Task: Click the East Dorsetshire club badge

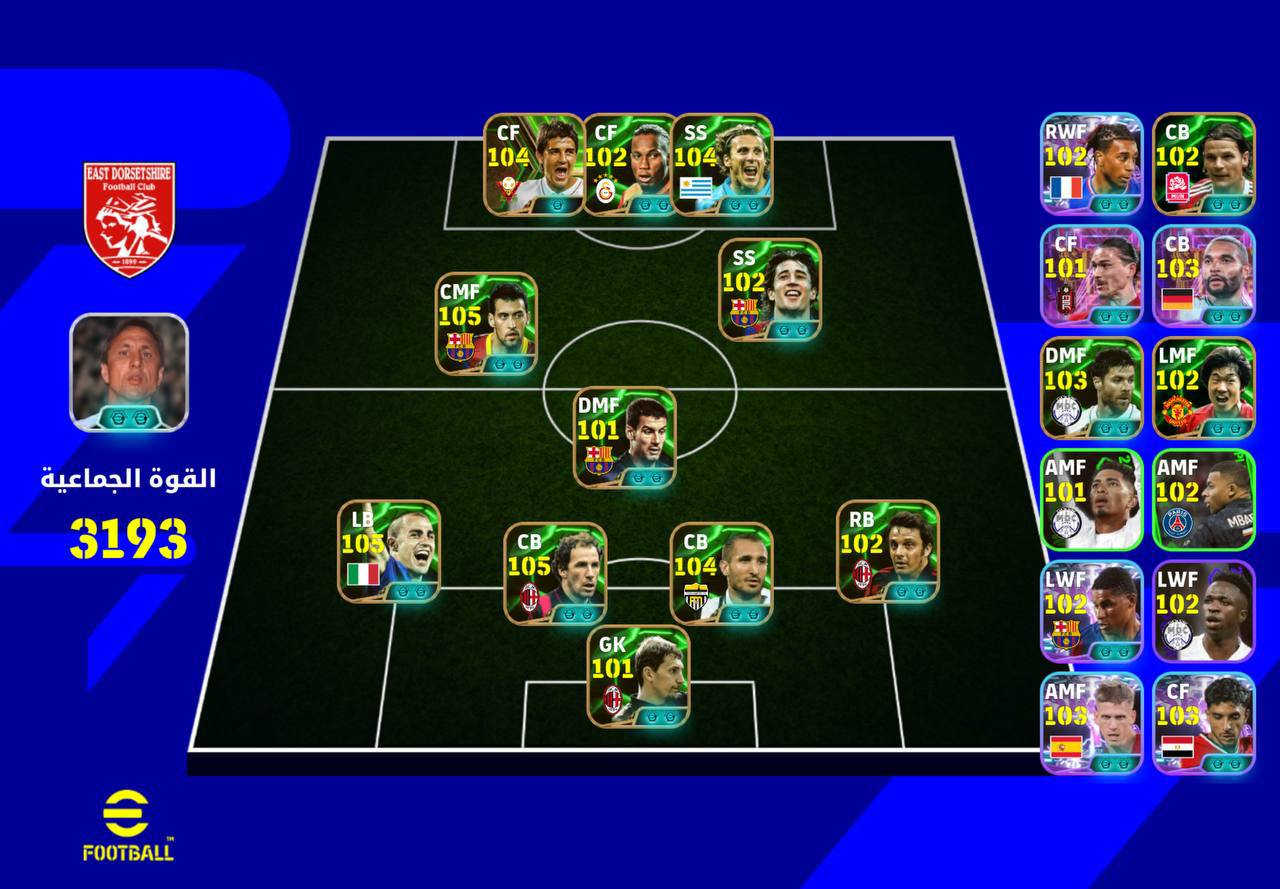Action: pos(129,219)
